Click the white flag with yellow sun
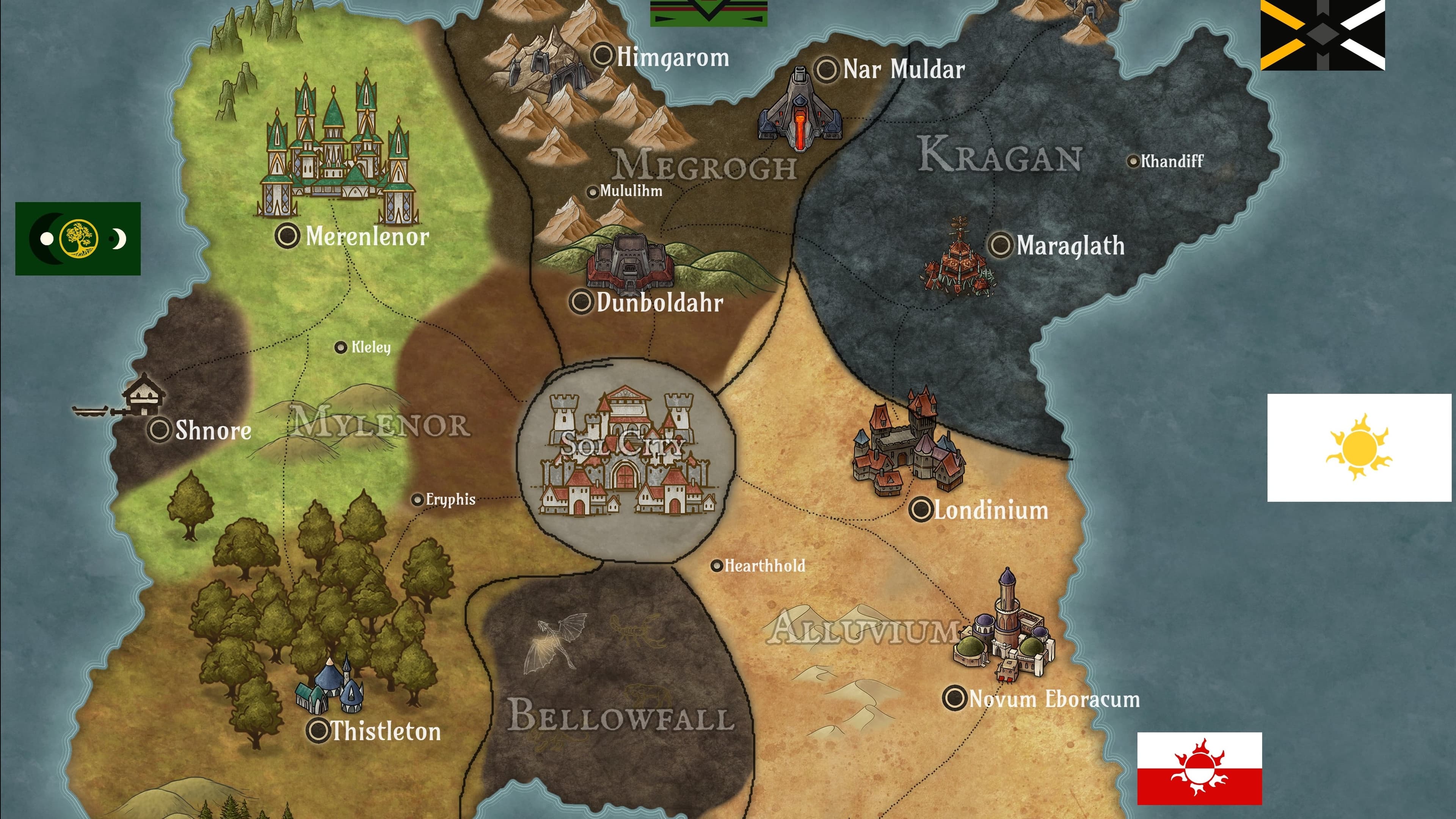Screen dimensions: 1456x819 click(1359, 448)
